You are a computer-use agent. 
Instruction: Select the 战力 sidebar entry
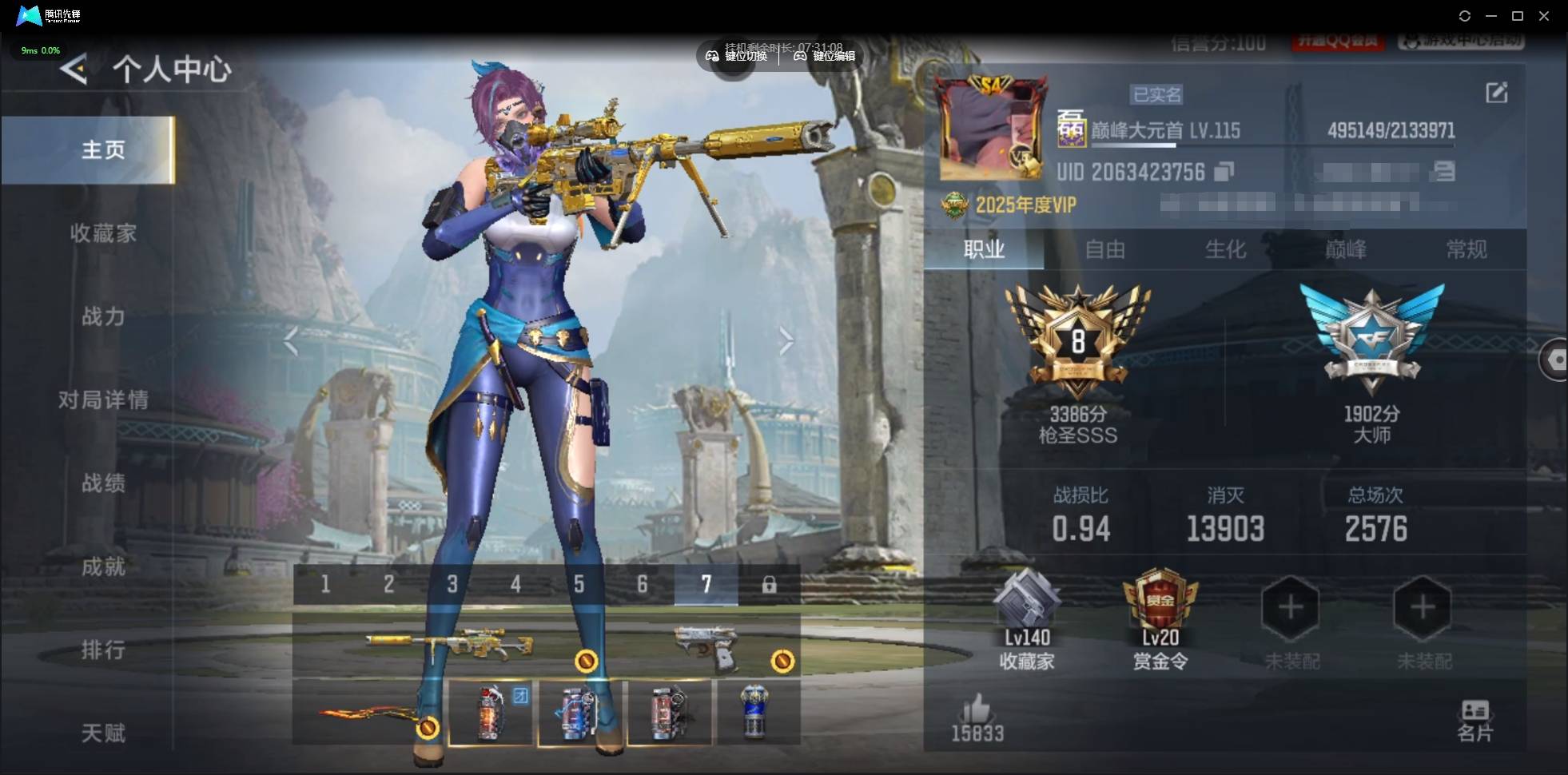tap(103, 316)
